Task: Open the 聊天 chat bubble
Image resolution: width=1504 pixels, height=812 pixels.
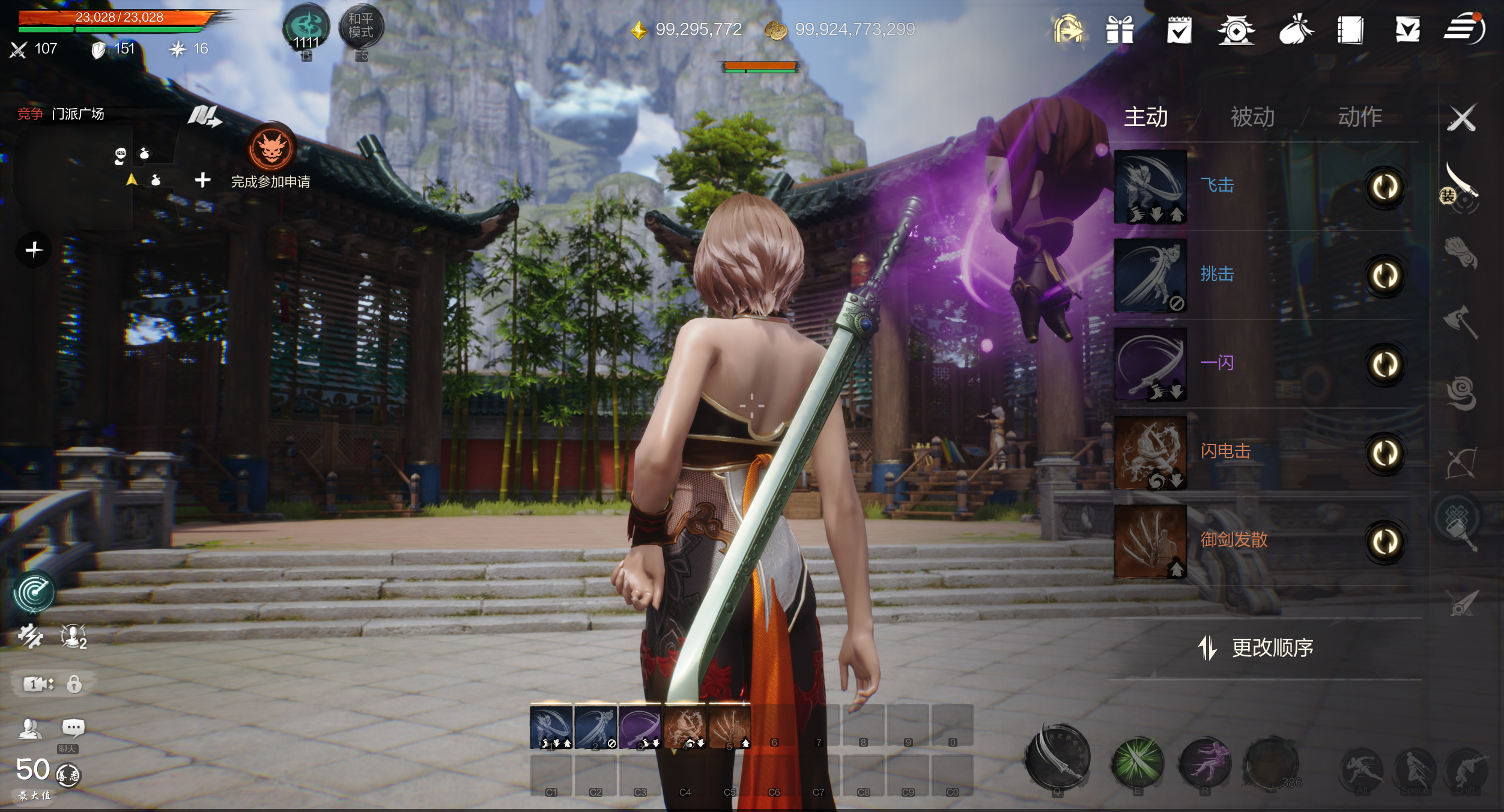Action: click(73, 729)
